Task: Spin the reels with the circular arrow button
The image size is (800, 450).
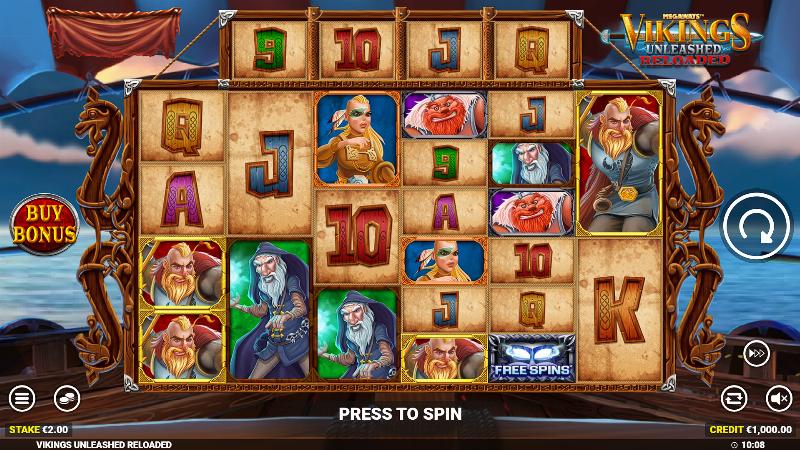Action: [756, 224]
